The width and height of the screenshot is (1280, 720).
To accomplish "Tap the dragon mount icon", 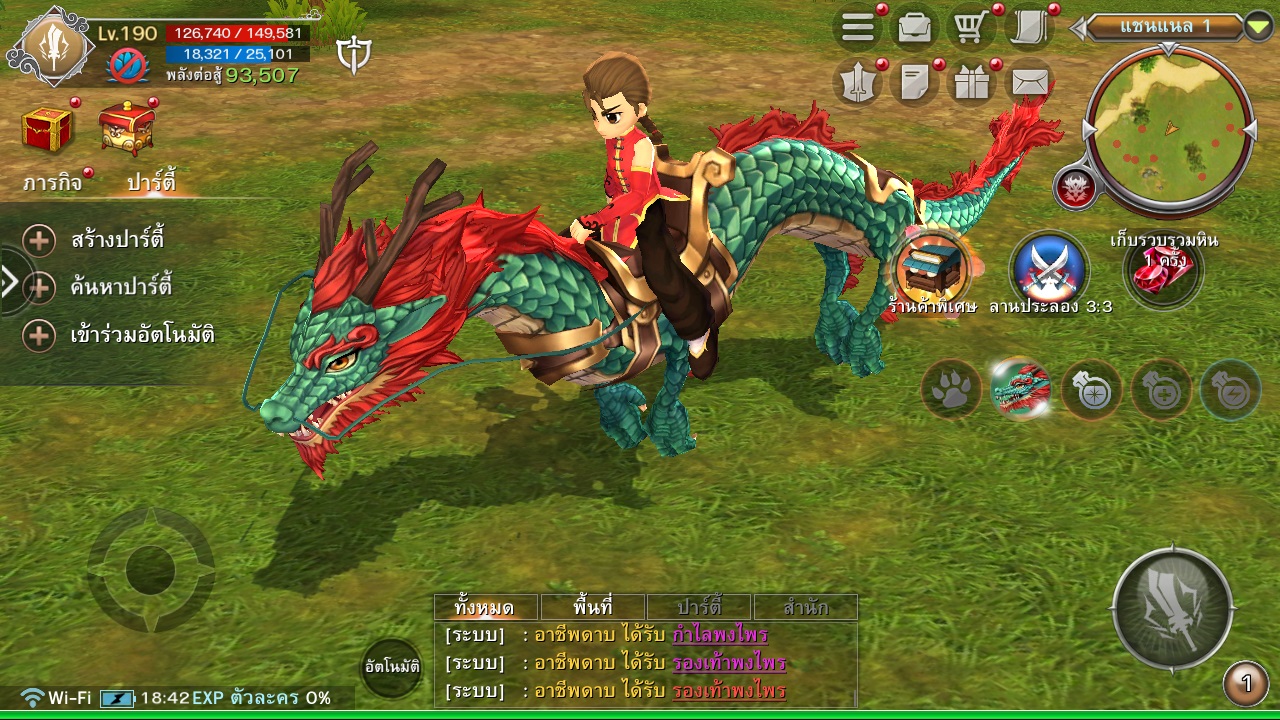I will tap(1021, 389).
